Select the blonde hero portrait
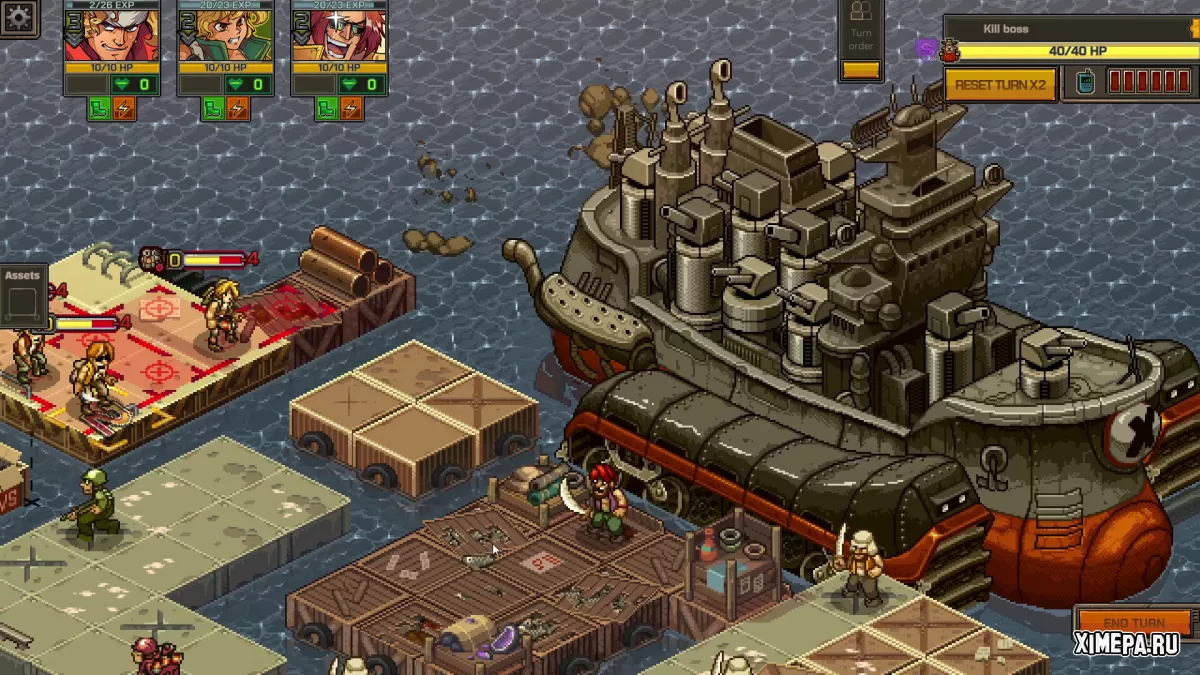1200x675 pixels. pos(212,35)
